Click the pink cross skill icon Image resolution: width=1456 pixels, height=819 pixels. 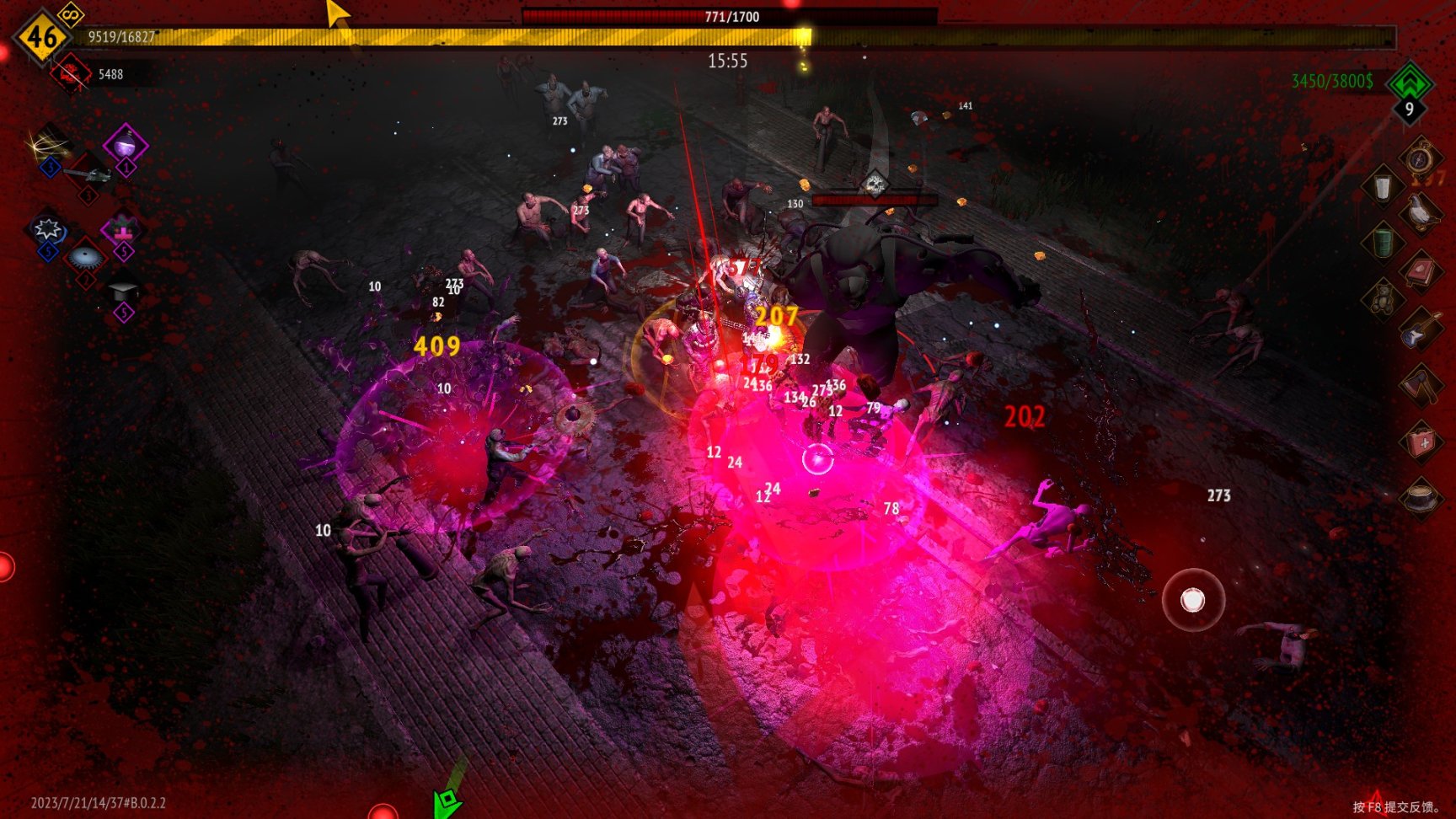tap(123, 228)
